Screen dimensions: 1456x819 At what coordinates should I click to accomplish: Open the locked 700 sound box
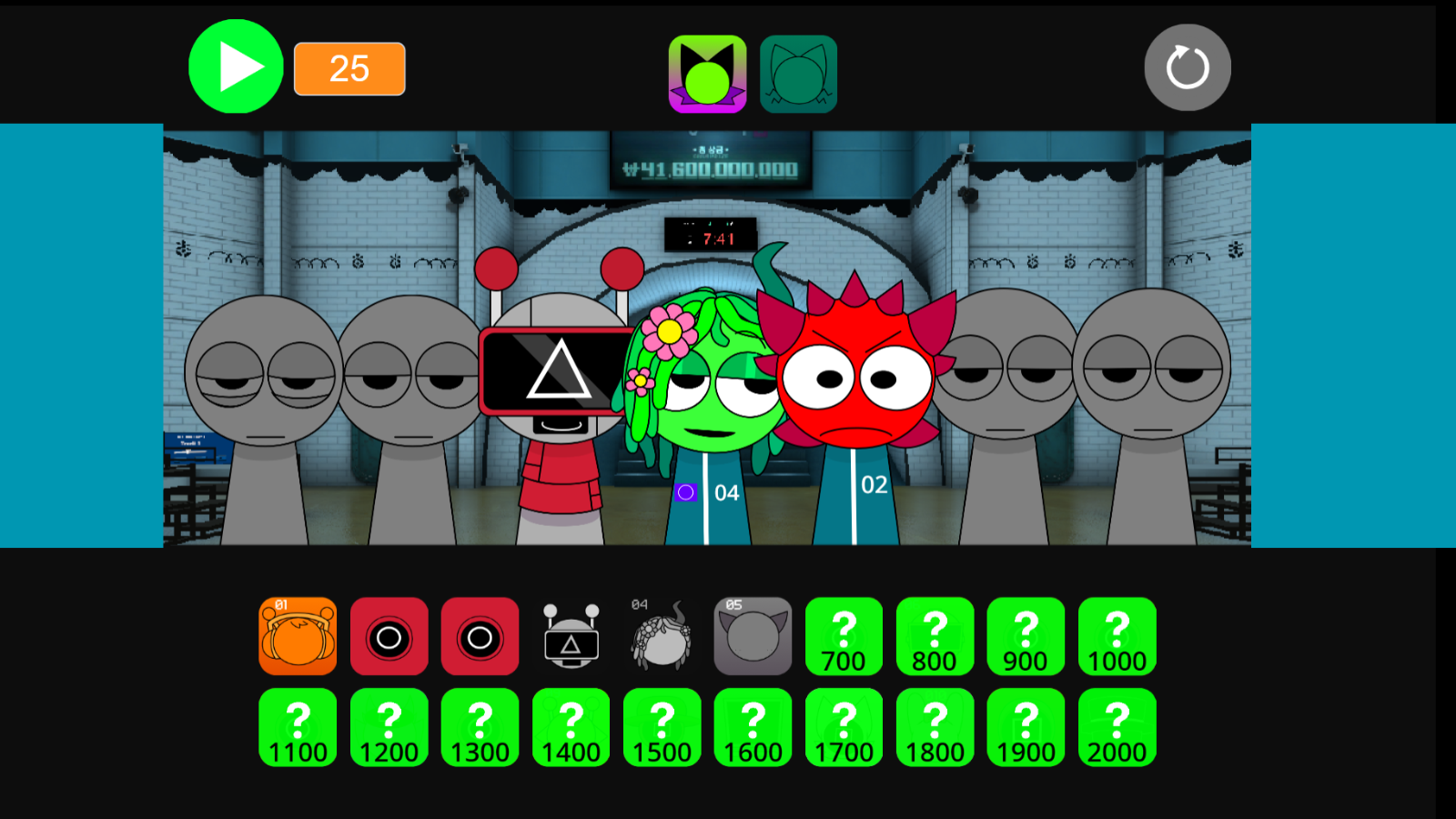coord(844,636)
